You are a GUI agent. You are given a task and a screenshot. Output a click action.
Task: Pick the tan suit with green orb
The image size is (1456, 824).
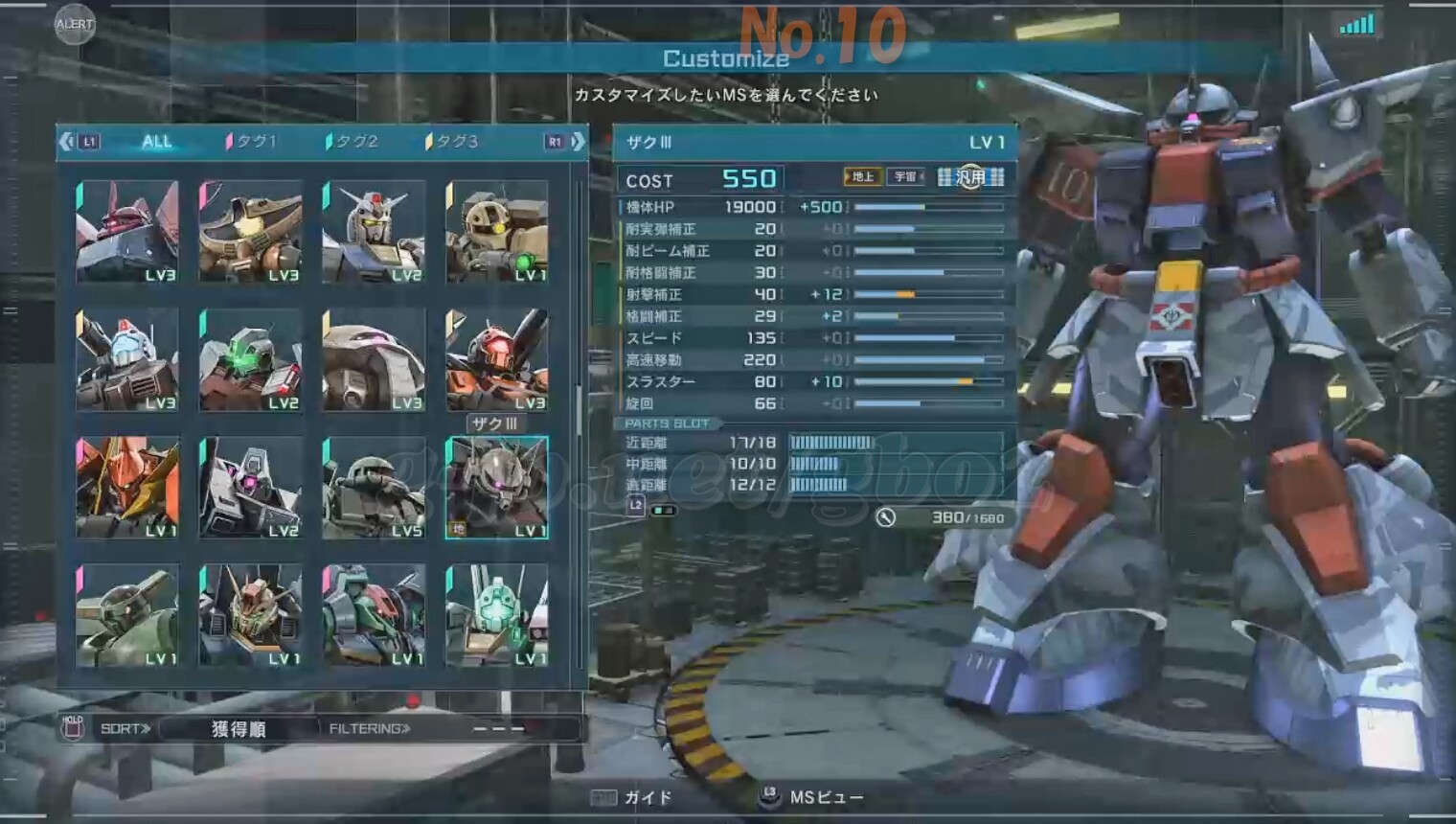point(496,232)
